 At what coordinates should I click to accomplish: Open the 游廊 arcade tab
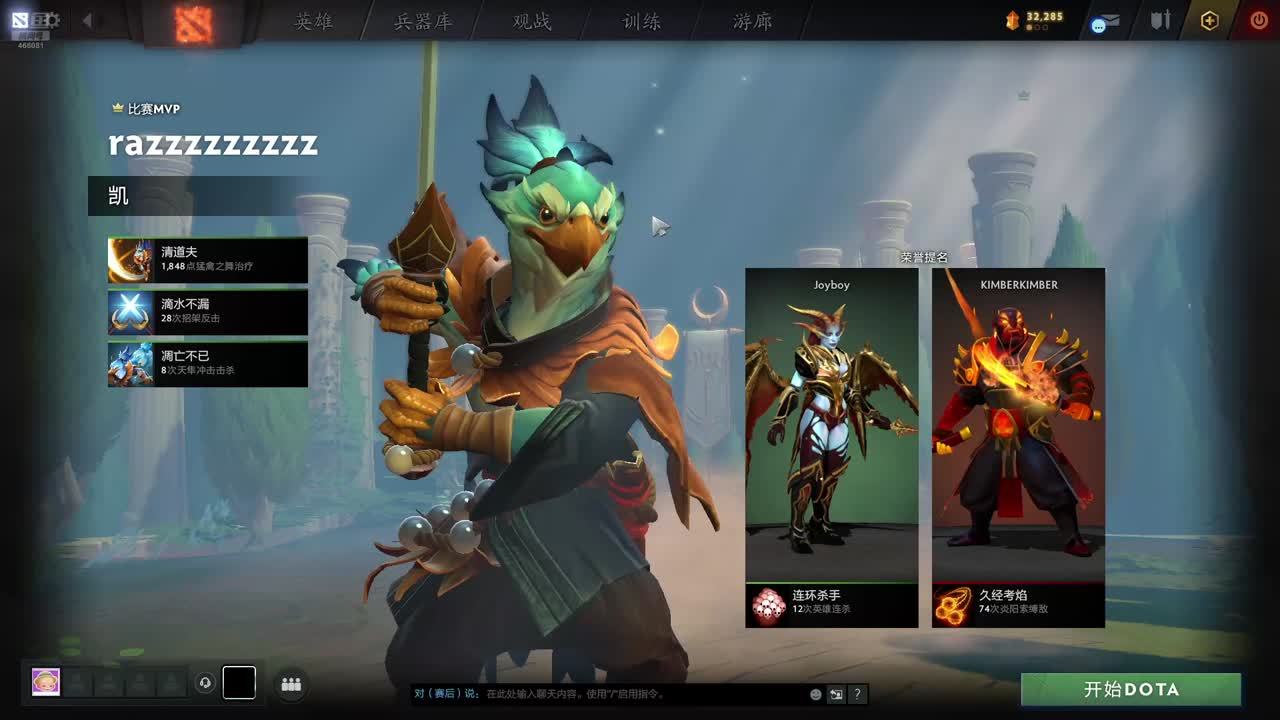pyautogui.click(x=752, y=21)
